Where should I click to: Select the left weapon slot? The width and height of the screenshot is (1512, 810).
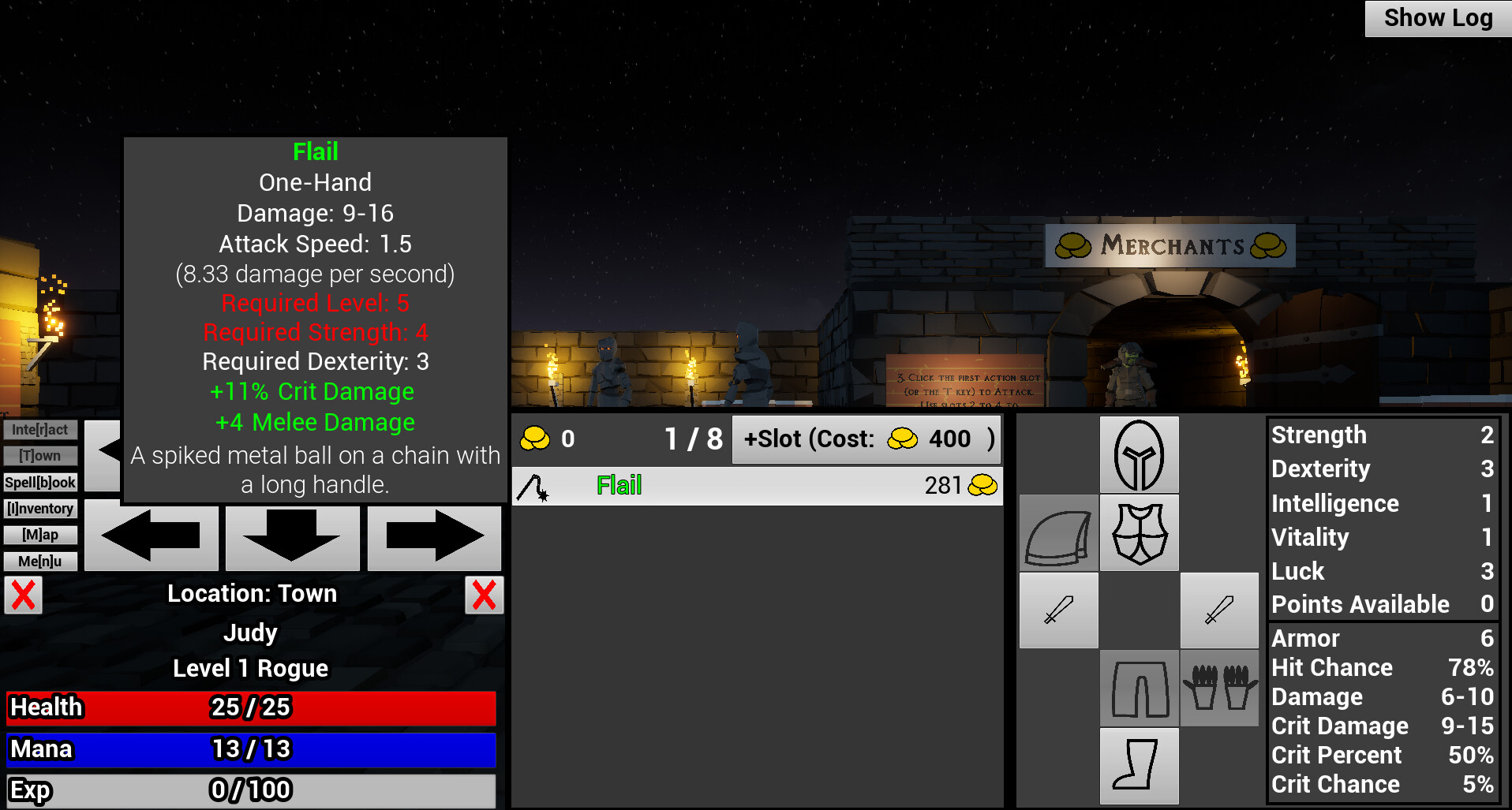(1058, 610)
